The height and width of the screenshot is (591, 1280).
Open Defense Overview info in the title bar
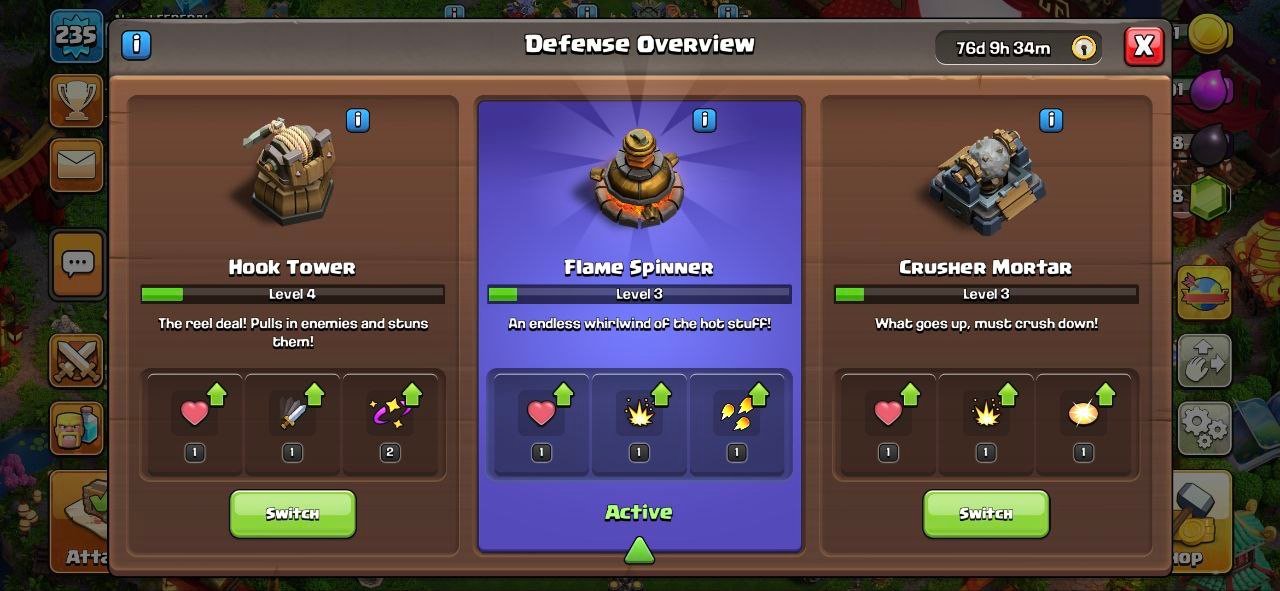click(136, 45)
